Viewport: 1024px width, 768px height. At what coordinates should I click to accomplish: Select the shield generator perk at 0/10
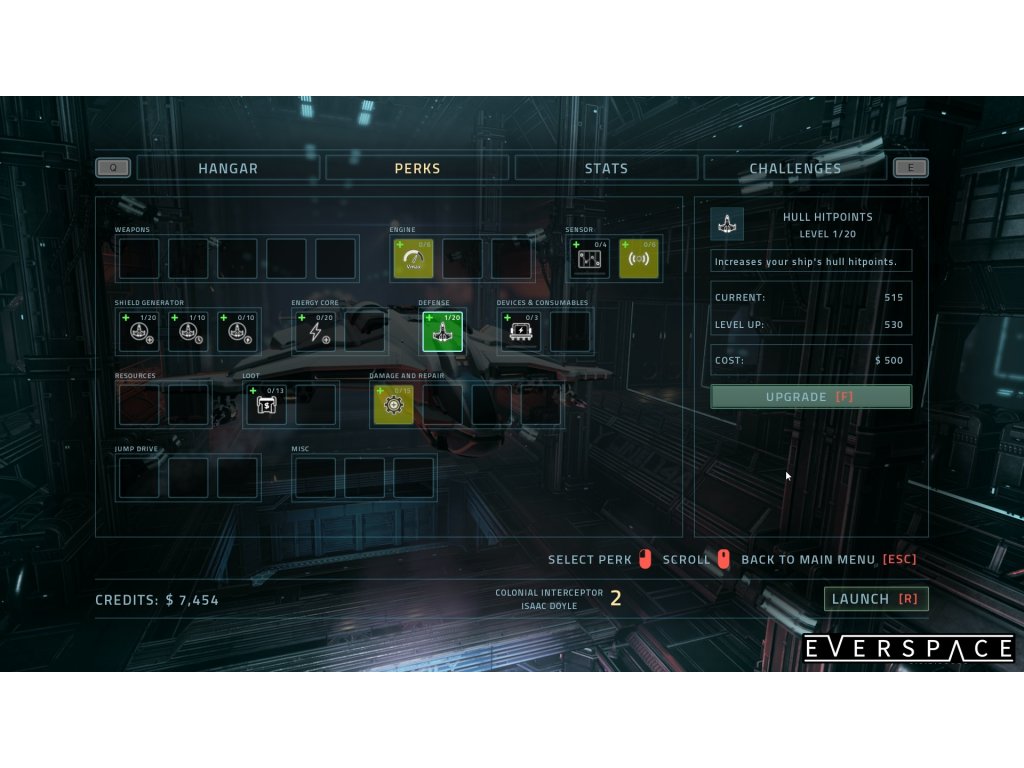pyautogui.click(x=237, y=332)
